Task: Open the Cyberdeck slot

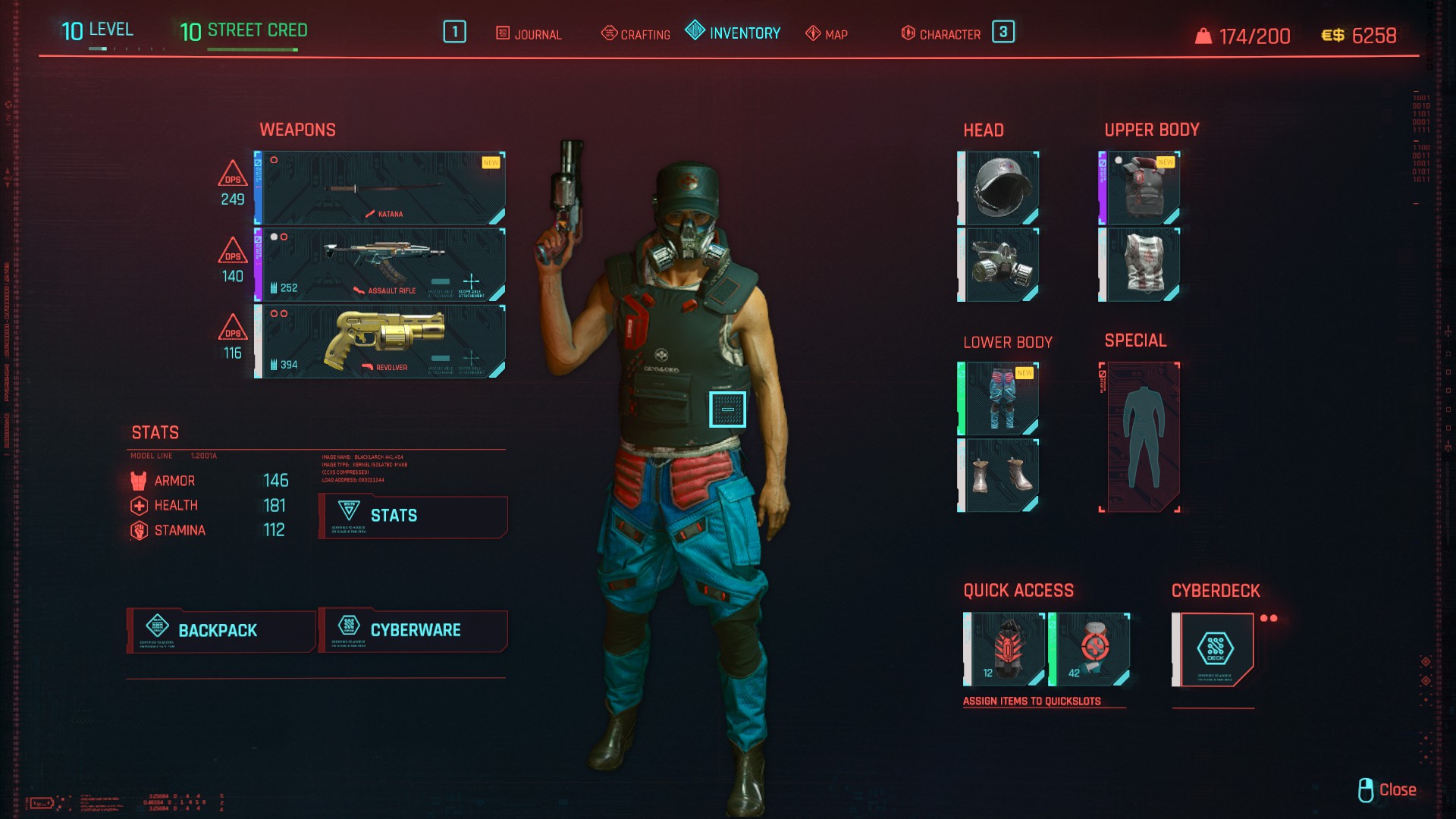Action: (1213, 649)
